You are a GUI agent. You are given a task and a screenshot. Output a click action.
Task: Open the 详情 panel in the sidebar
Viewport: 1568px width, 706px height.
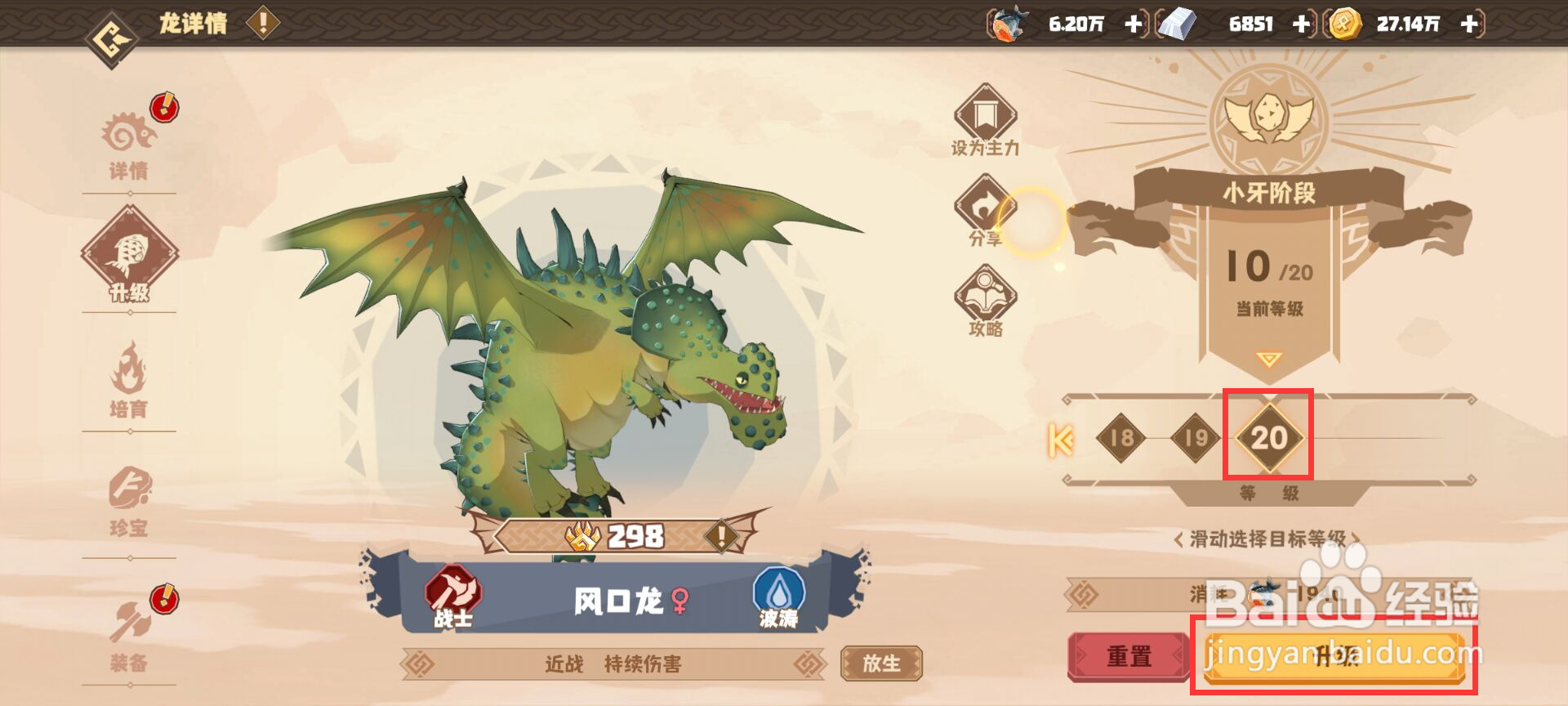click(131, 143)
